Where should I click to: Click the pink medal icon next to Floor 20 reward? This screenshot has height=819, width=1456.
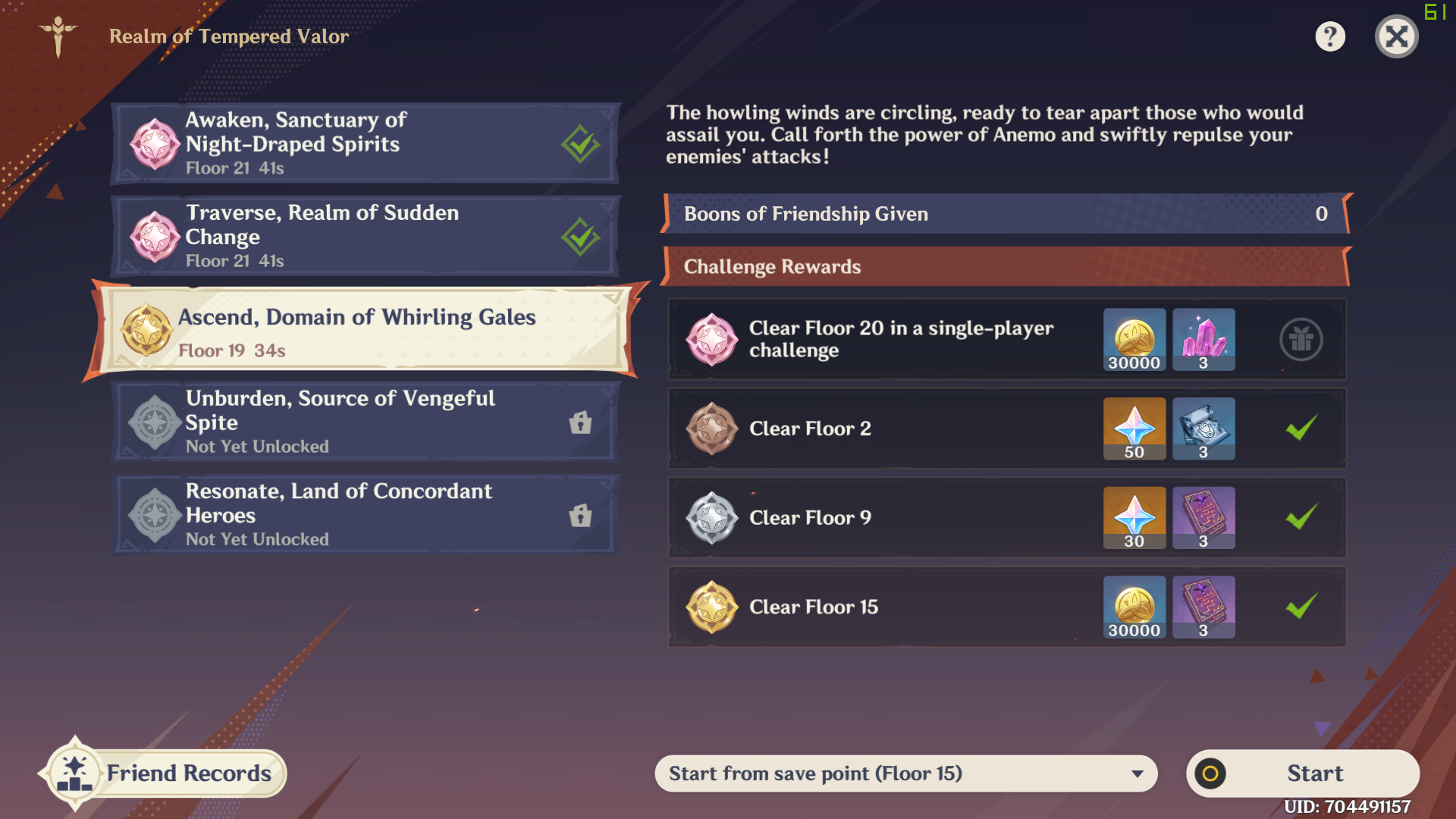711,340
